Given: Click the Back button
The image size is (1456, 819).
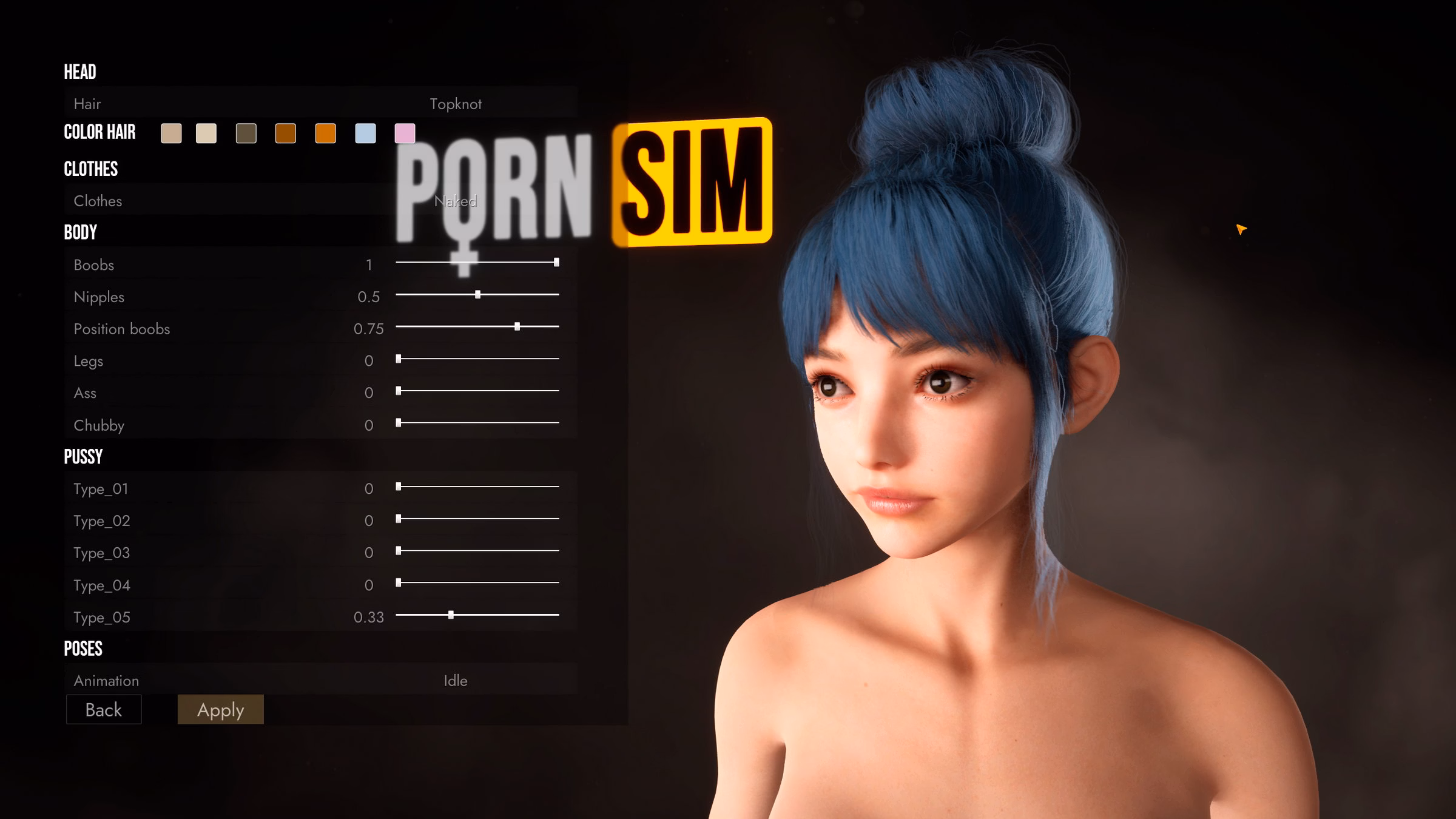Looking at the screenshot, I should 103,709.
